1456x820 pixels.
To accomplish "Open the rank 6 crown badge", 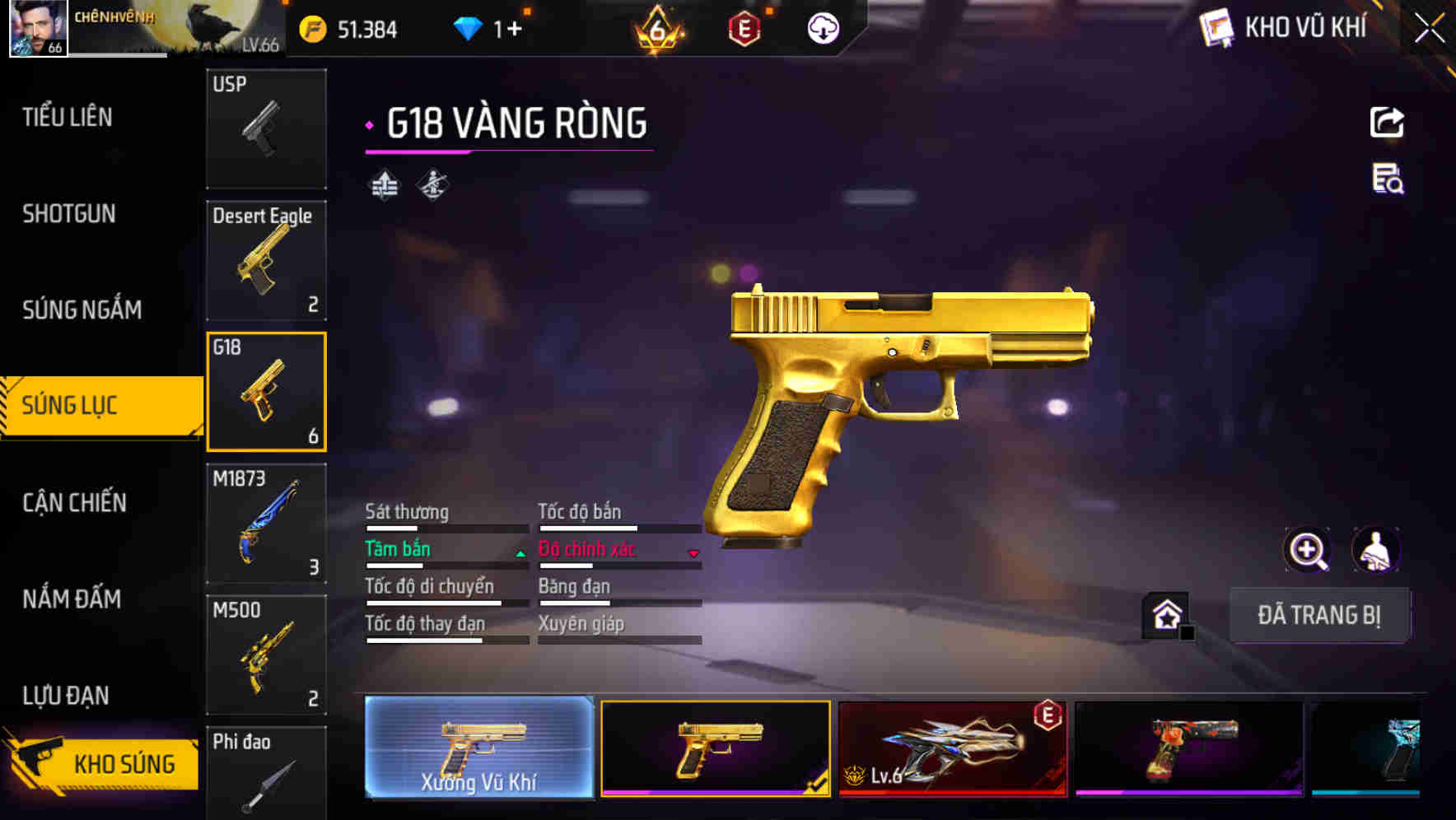I will click(x=655, y=30).
